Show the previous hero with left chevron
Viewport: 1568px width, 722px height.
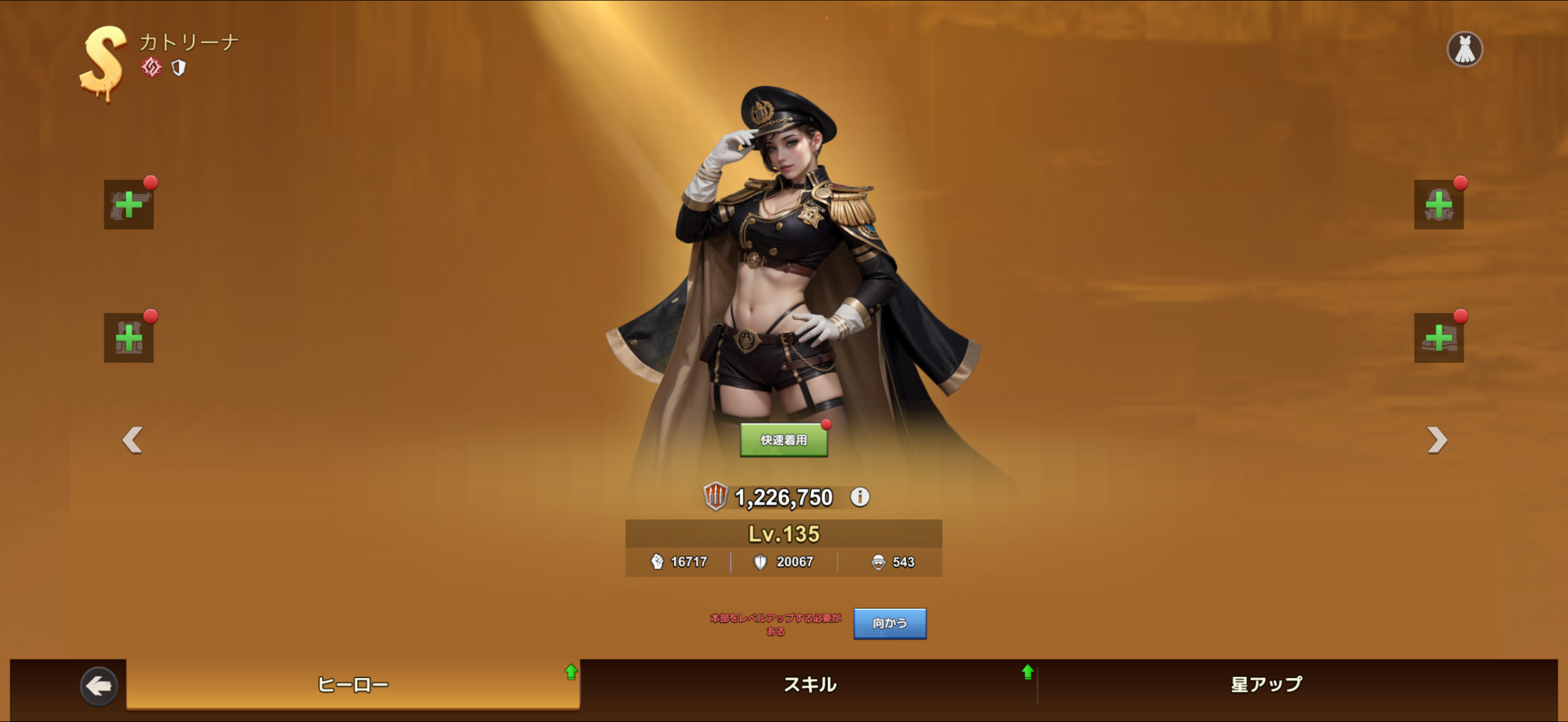[132, 440]
